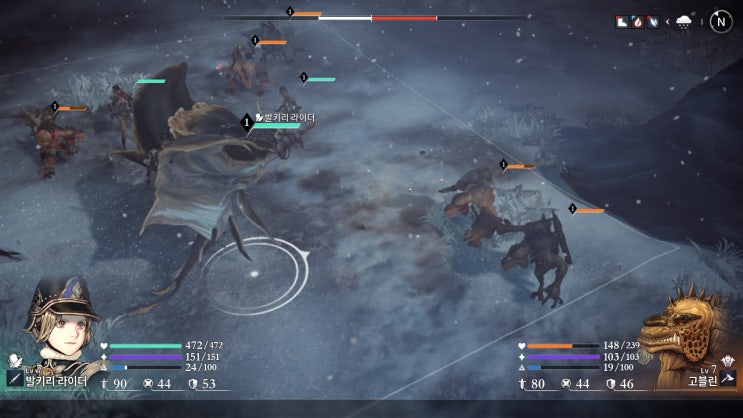
Task: Open the snowy weather indicator
Action: coord(685,21)
